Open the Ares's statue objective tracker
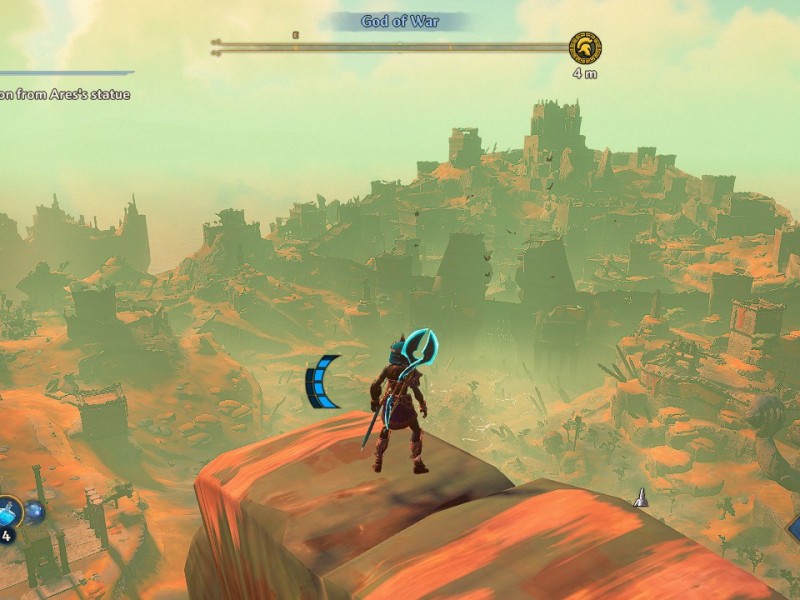The width and height of the screenshot is (800, 600). [65, 95]
